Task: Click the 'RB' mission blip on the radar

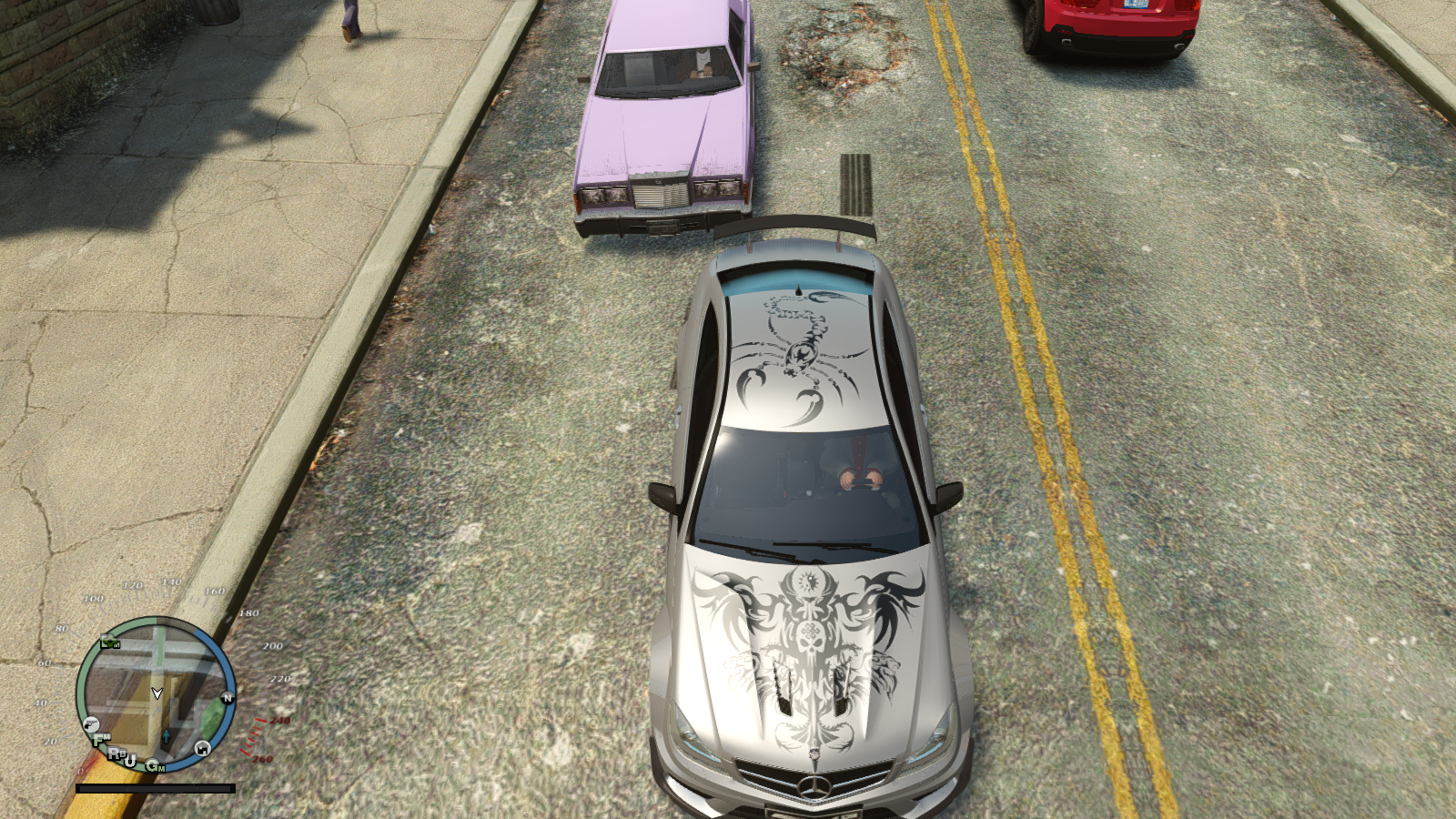Action: click(x=116, y=753)
